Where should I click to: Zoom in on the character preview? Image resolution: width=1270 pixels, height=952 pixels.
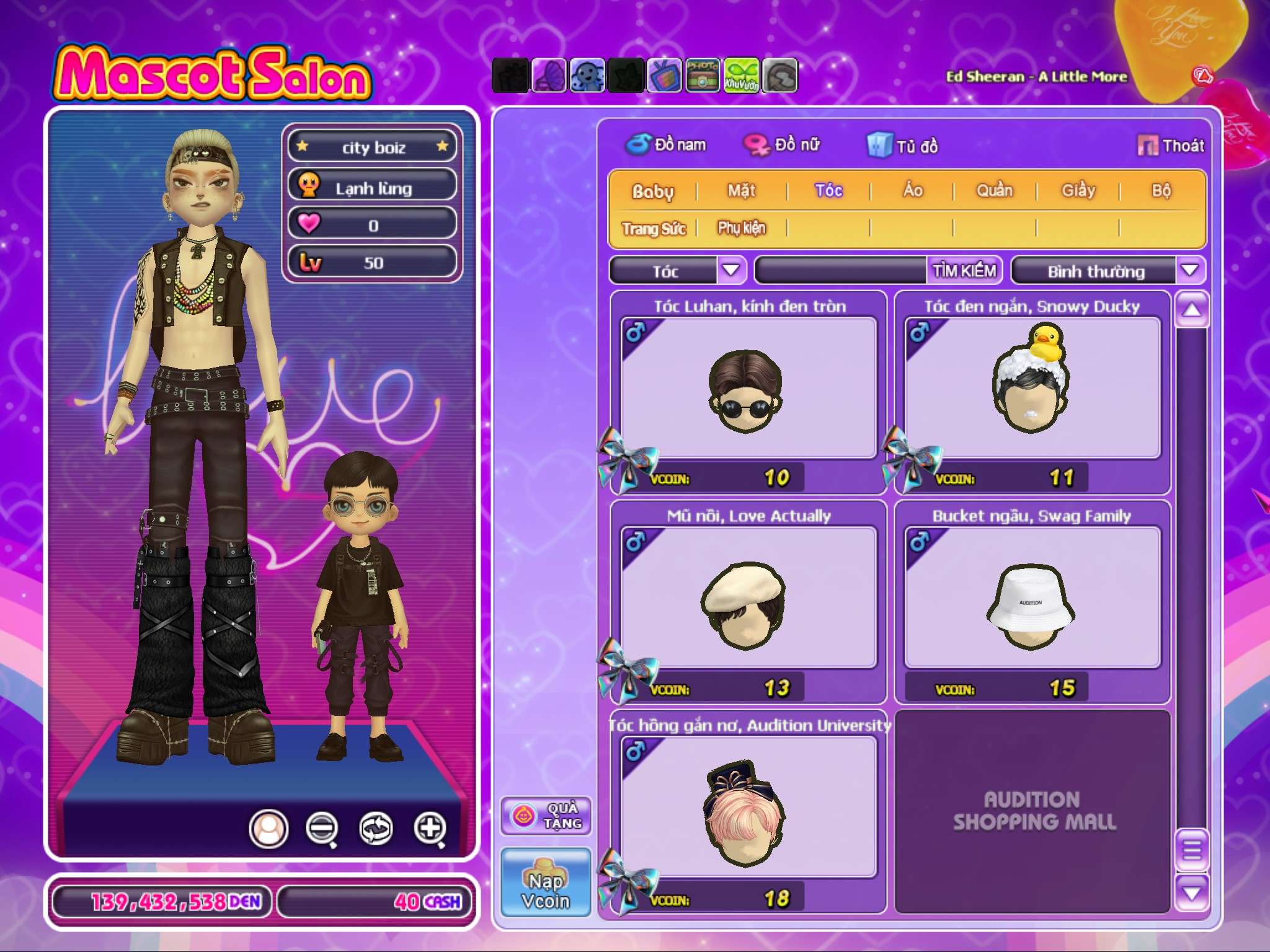coord(430,828)
